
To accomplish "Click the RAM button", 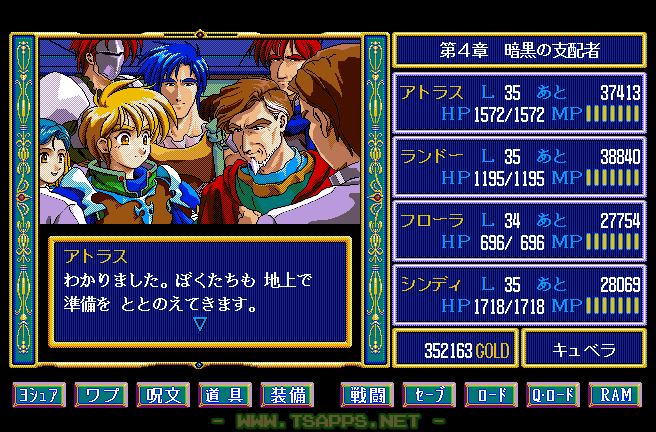I will 615,394.
